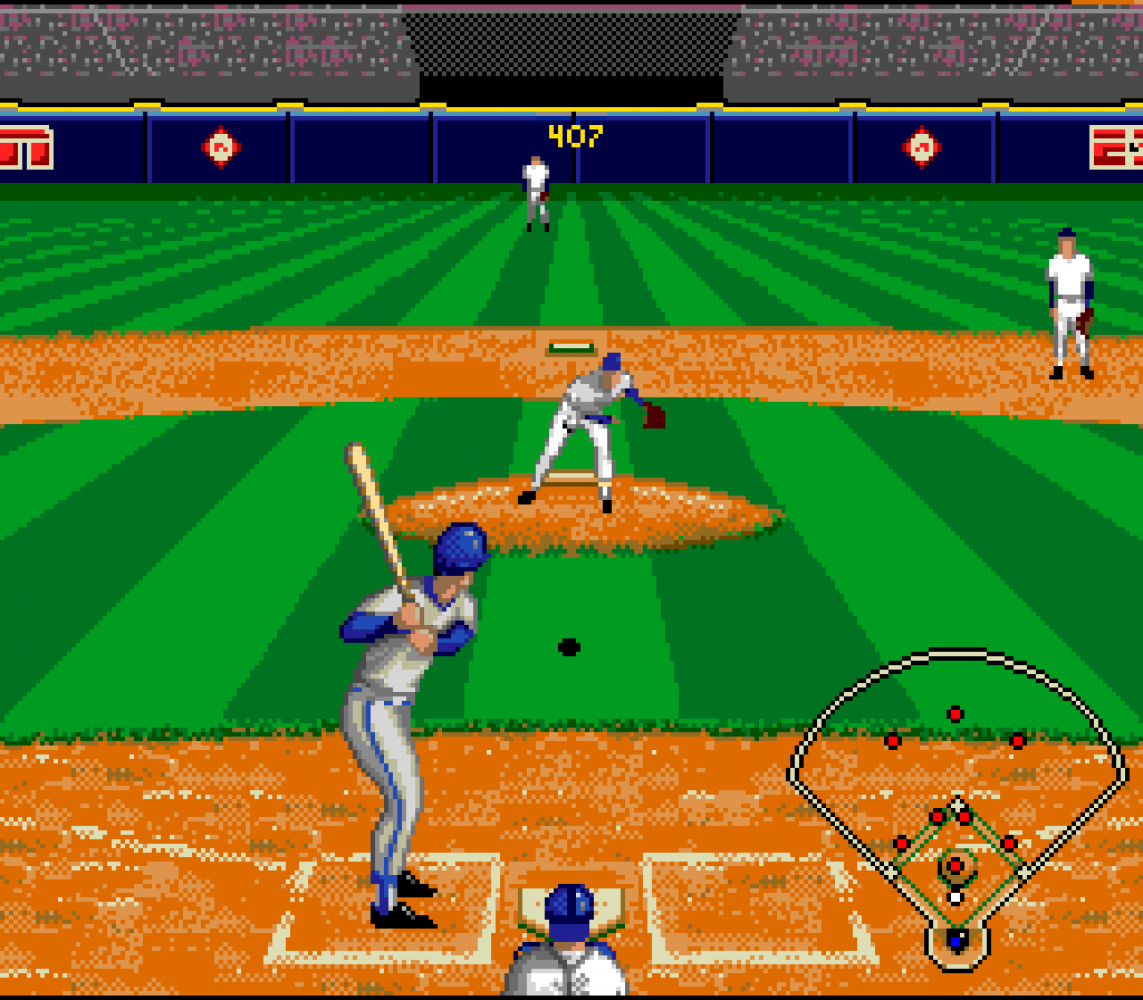Select the blue home plate marker on the minimap
1143x1000 pixels.
click(x=957, y=940)
